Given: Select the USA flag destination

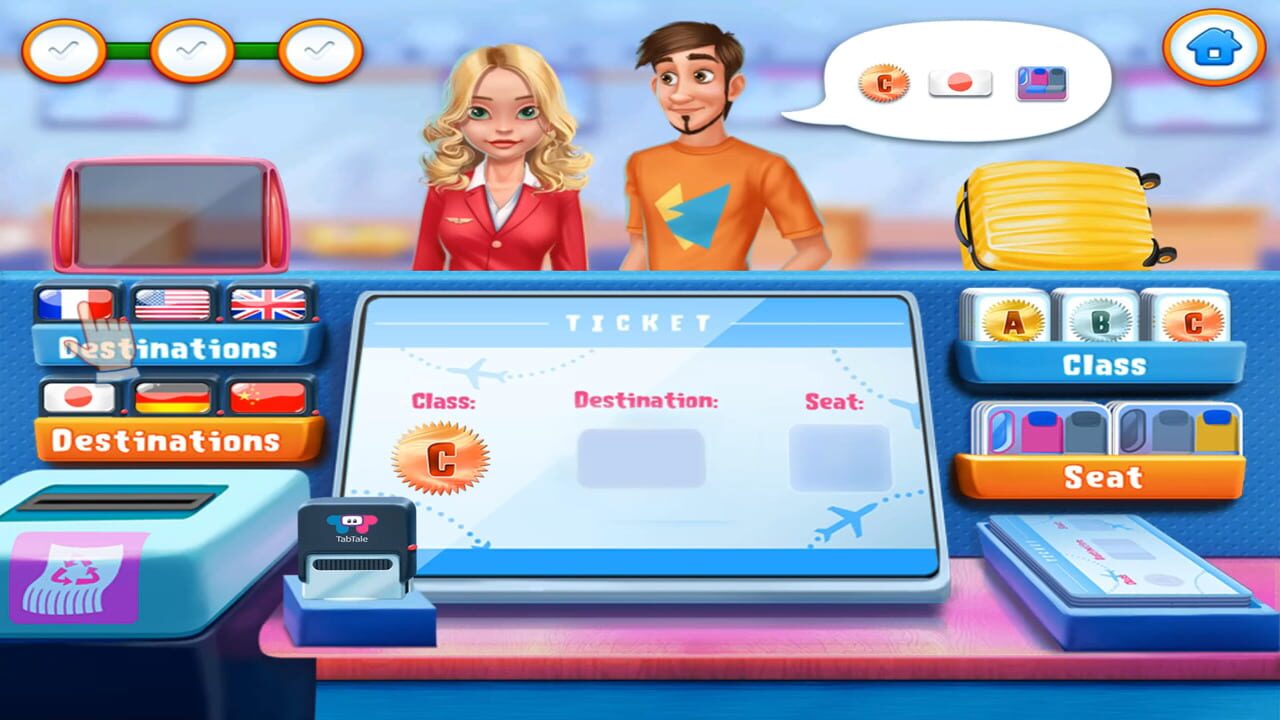Looking at the screenshot, I should coord(174,302).
